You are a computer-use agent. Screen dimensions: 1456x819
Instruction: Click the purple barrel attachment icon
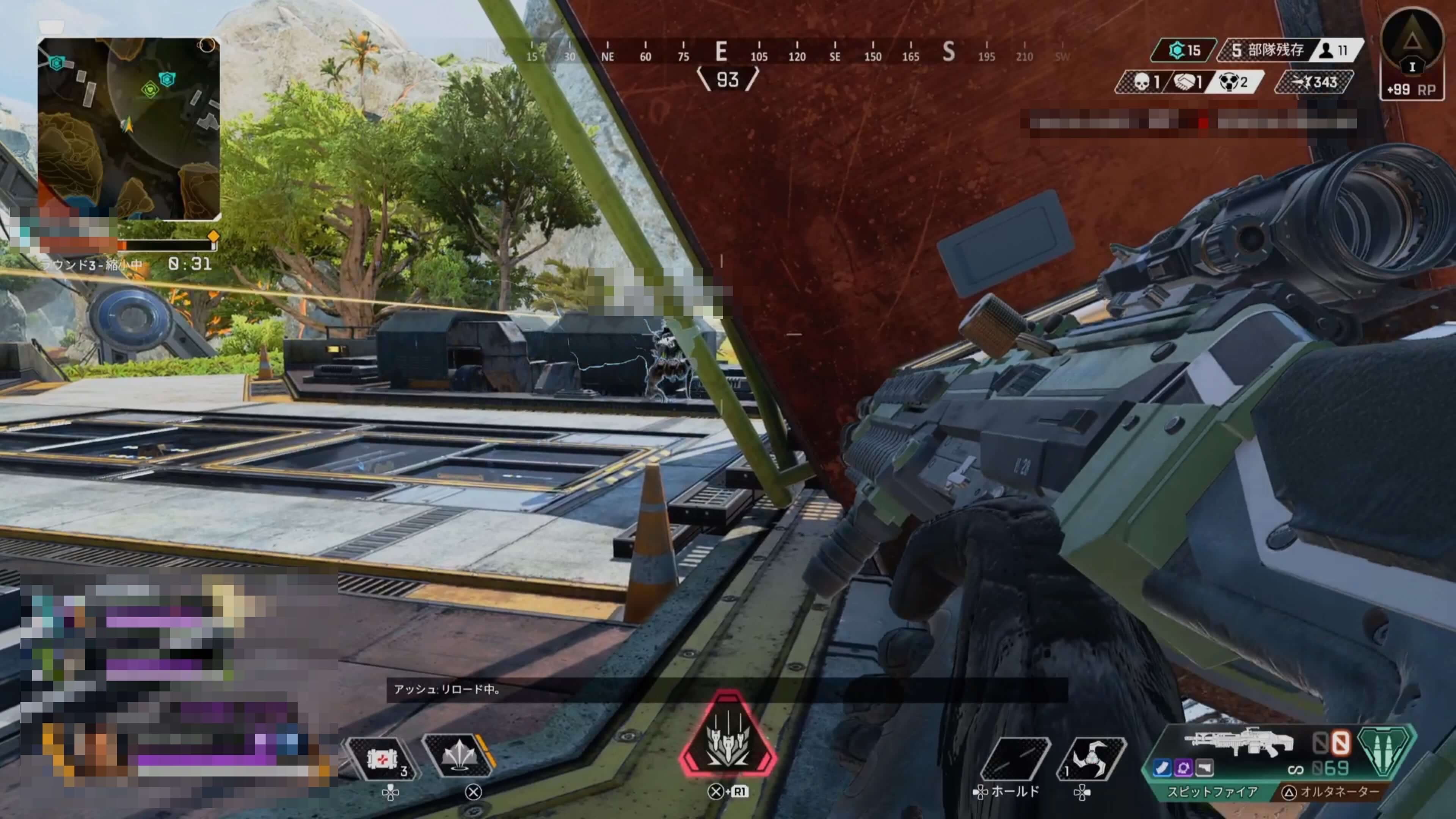(x=1183, y=767)
